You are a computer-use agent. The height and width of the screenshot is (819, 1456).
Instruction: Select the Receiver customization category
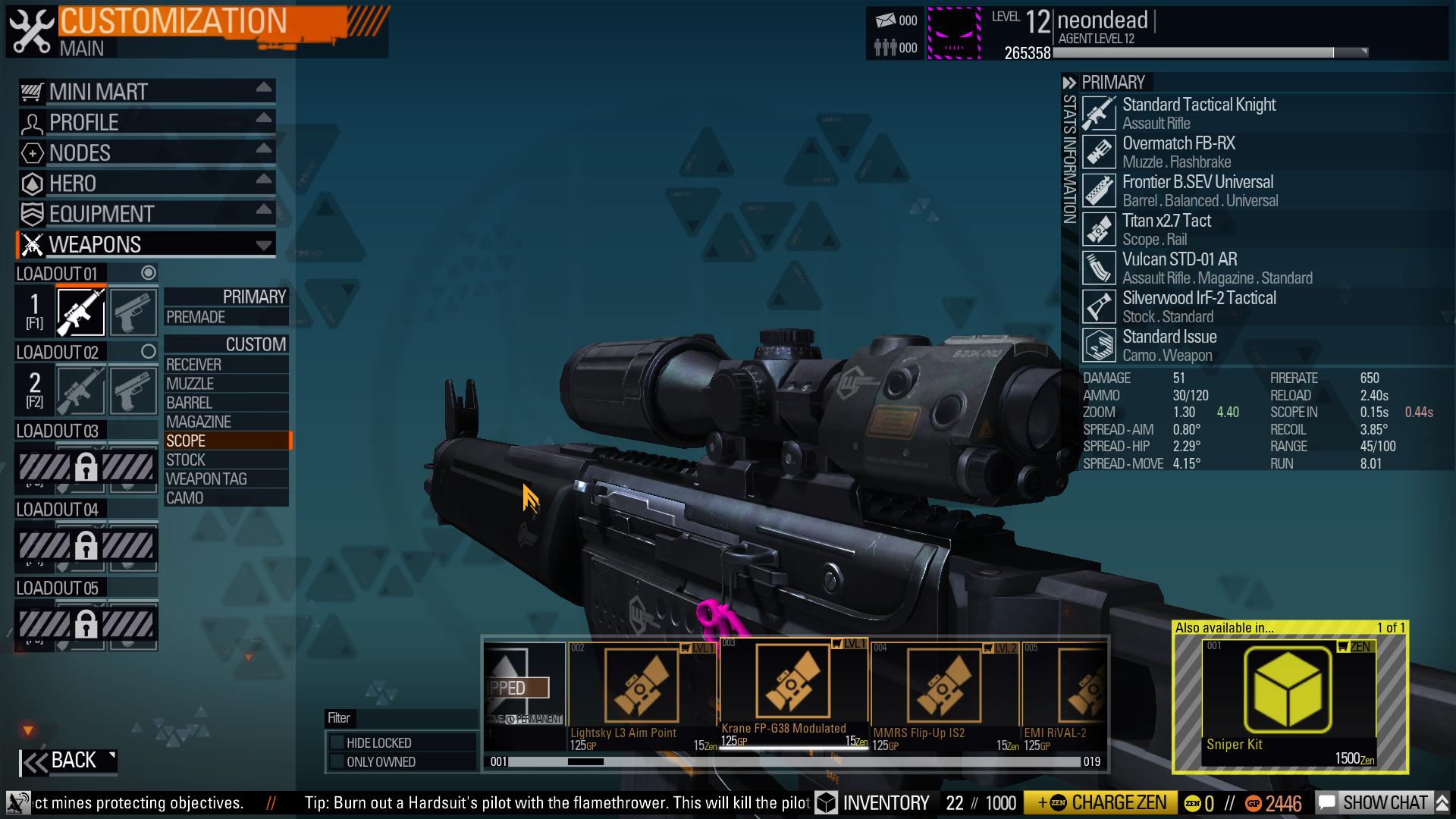[226, 365]
